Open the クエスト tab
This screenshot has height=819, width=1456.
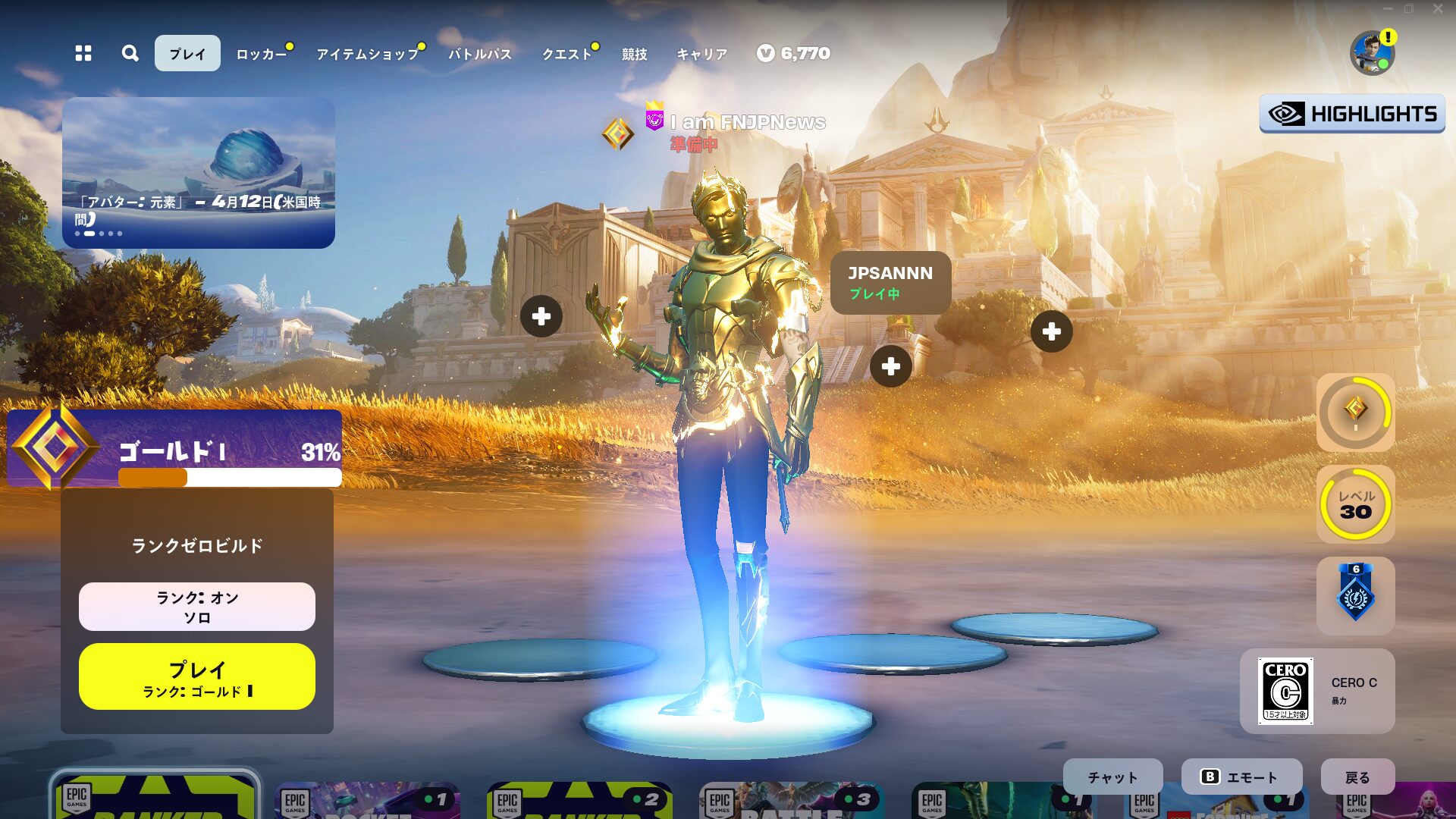pos(566,54)
